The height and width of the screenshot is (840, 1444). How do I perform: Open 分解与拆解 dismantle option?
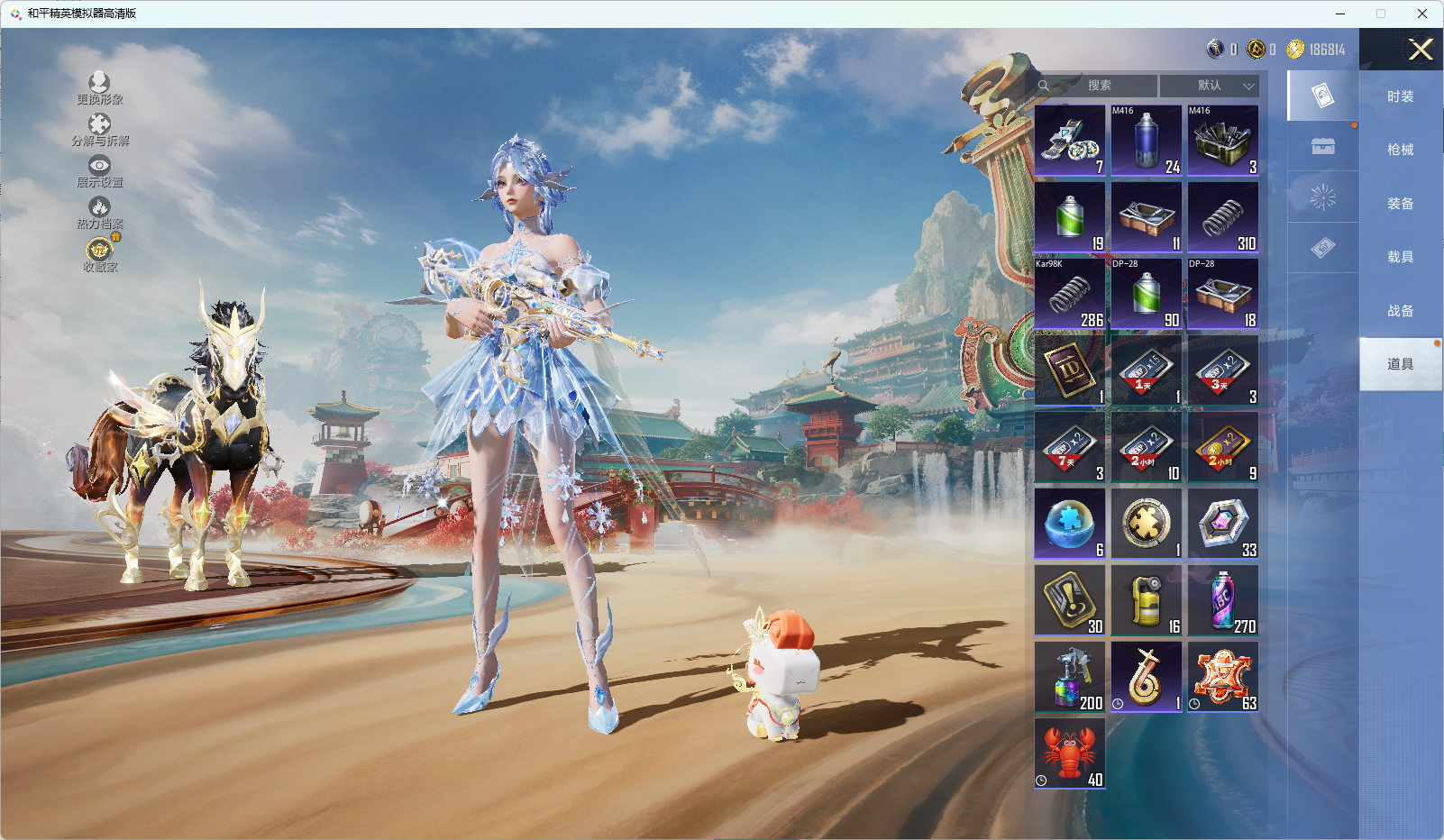point(99,130)
